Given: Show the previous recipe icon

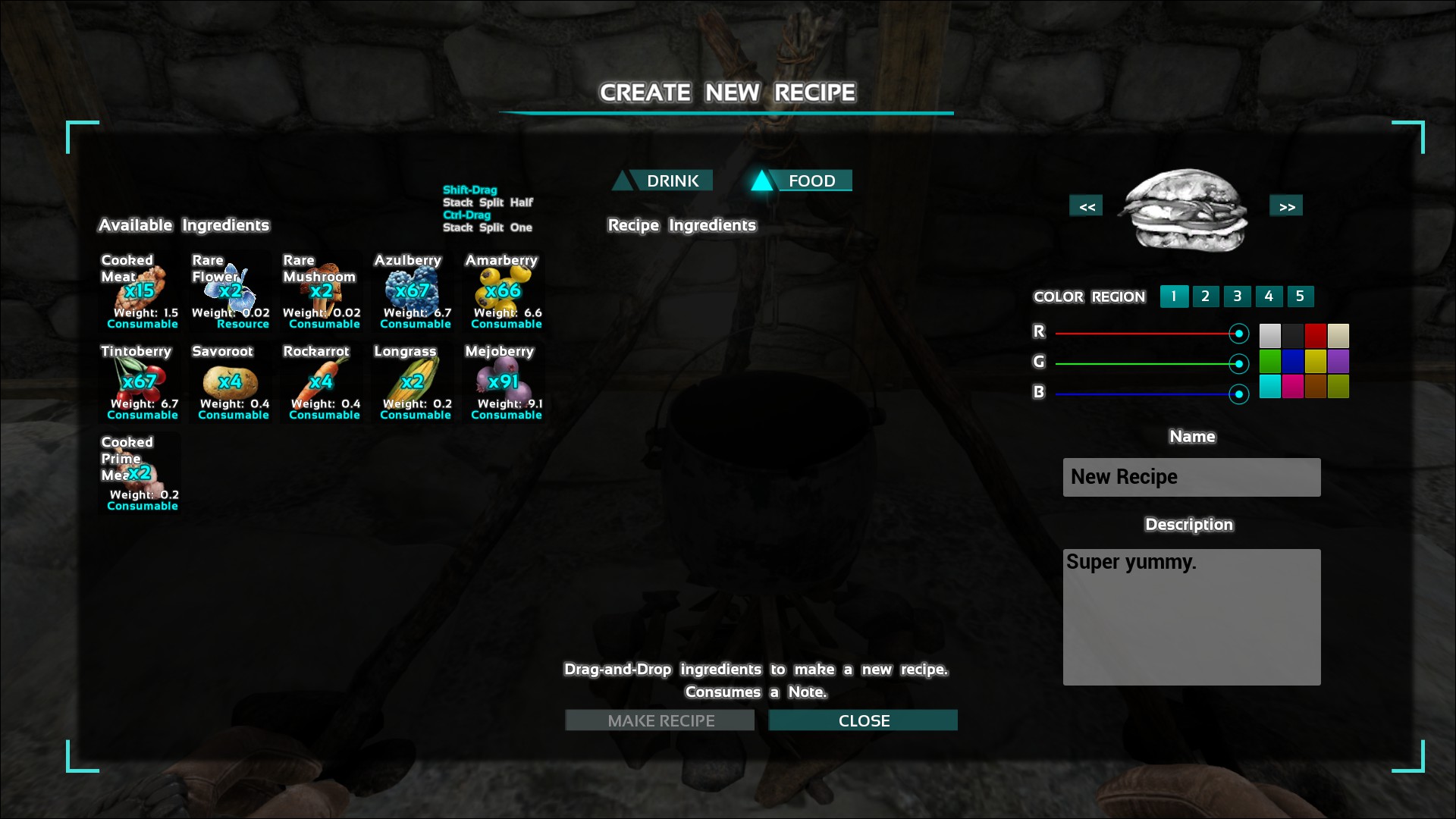Looking at the screenshot, I should tap(1087, 206).
